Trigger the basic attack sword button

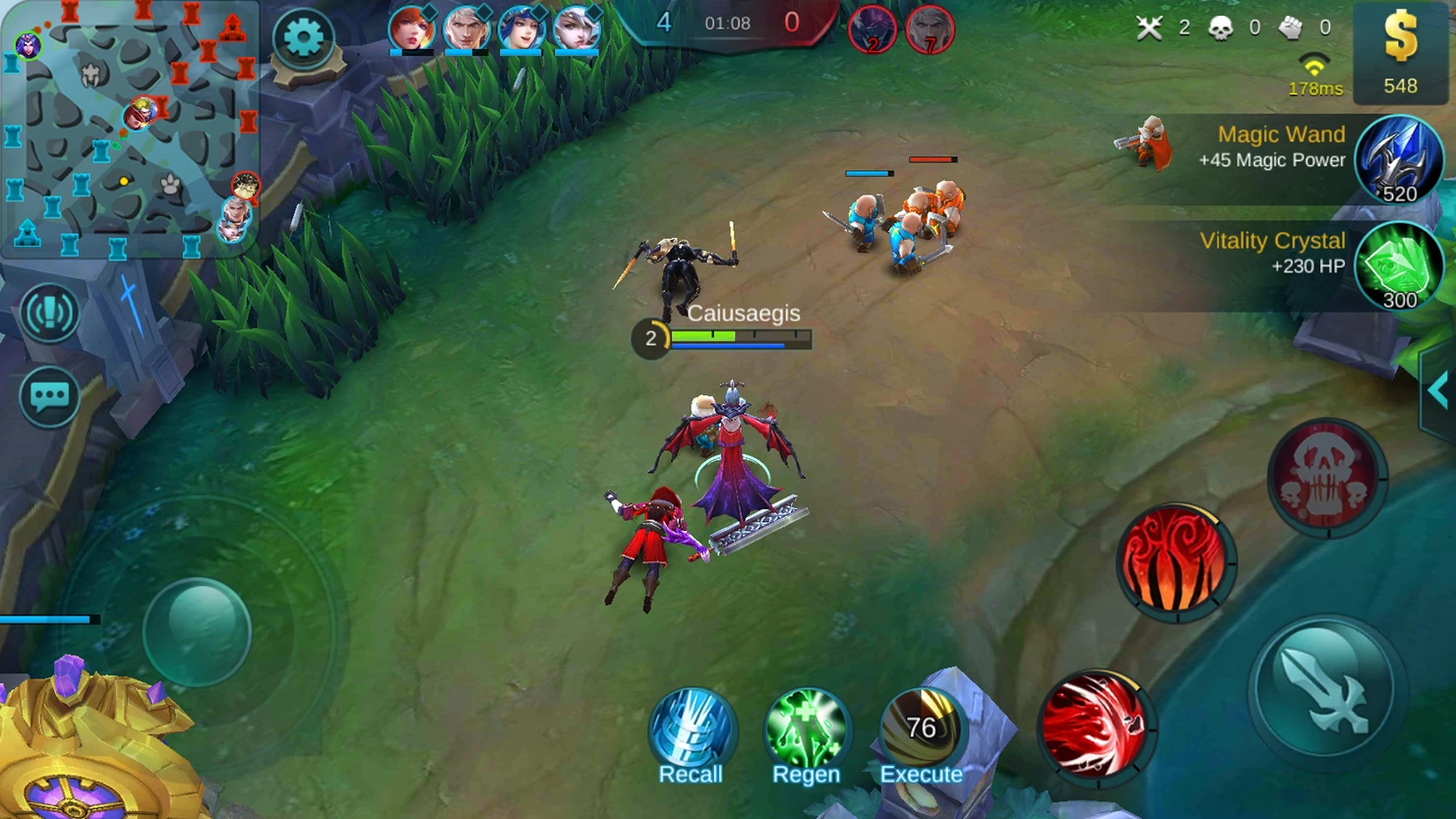click(1325, 688)
